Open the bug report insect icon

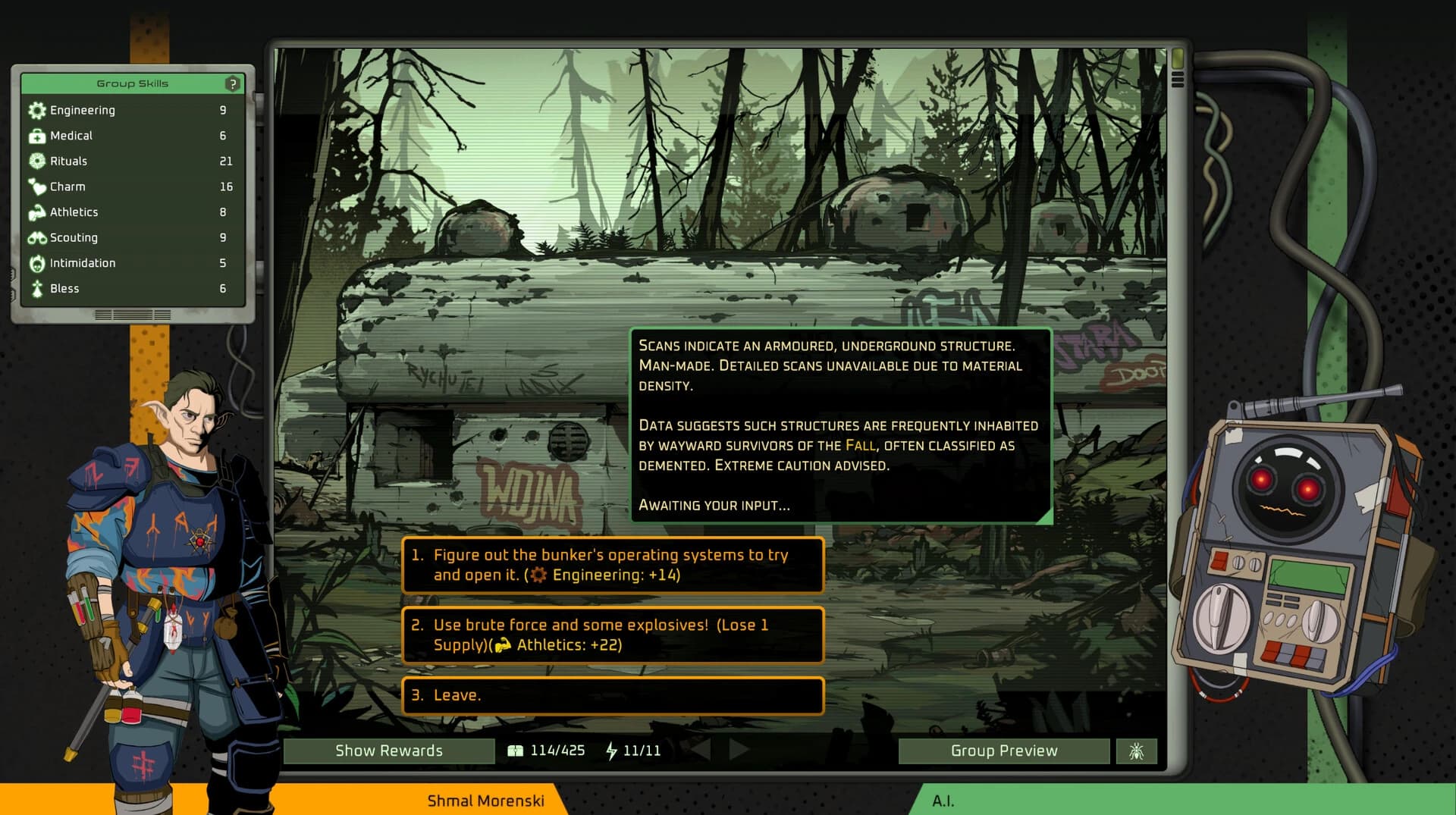tap(1136, 751)
